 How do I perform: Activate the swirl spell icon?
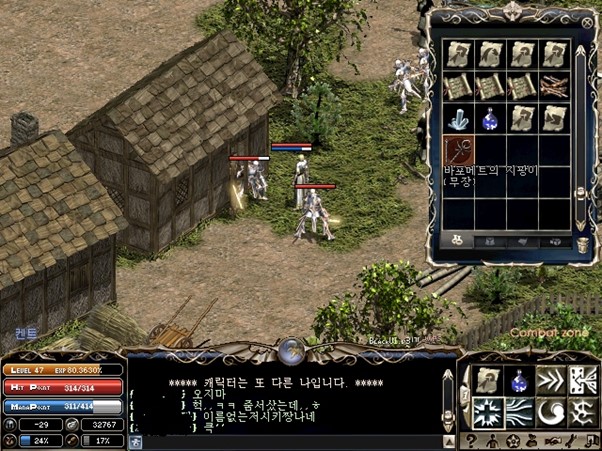click(550, 412)
